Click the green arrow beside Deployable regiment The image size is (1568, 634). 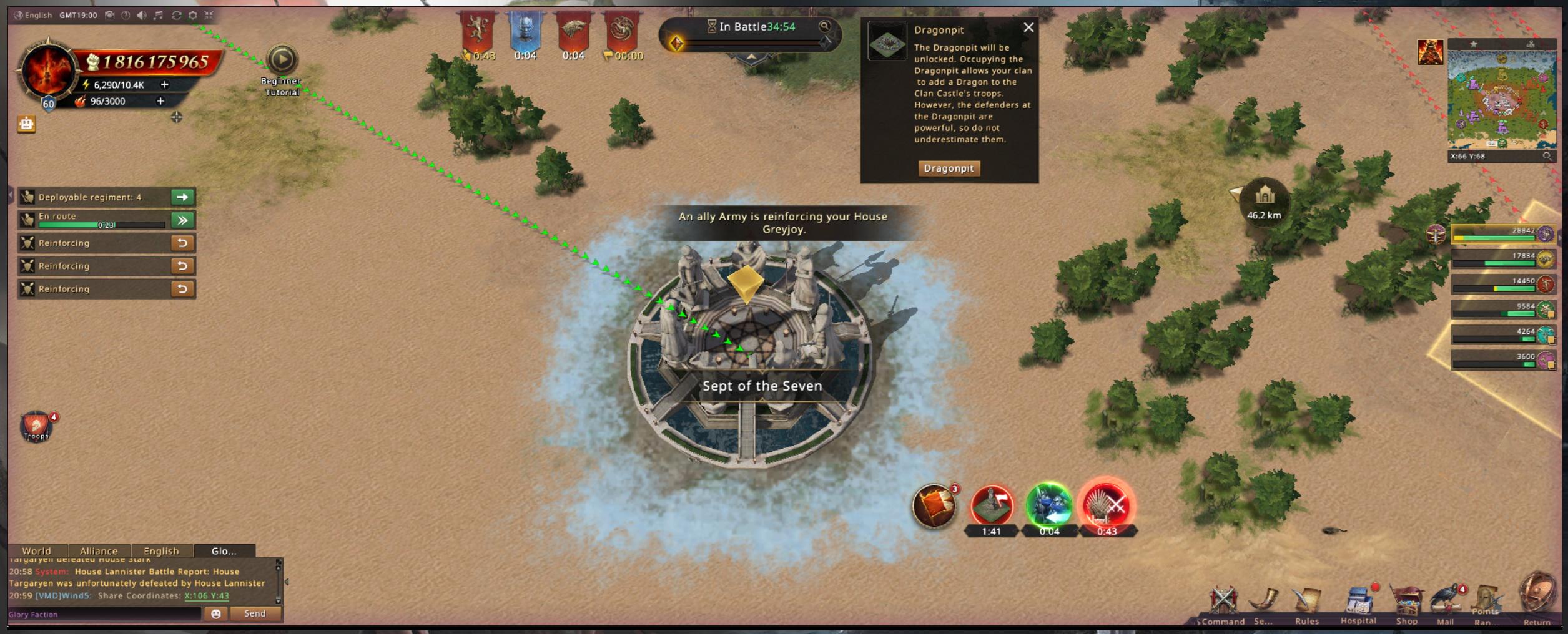(182, 197)
